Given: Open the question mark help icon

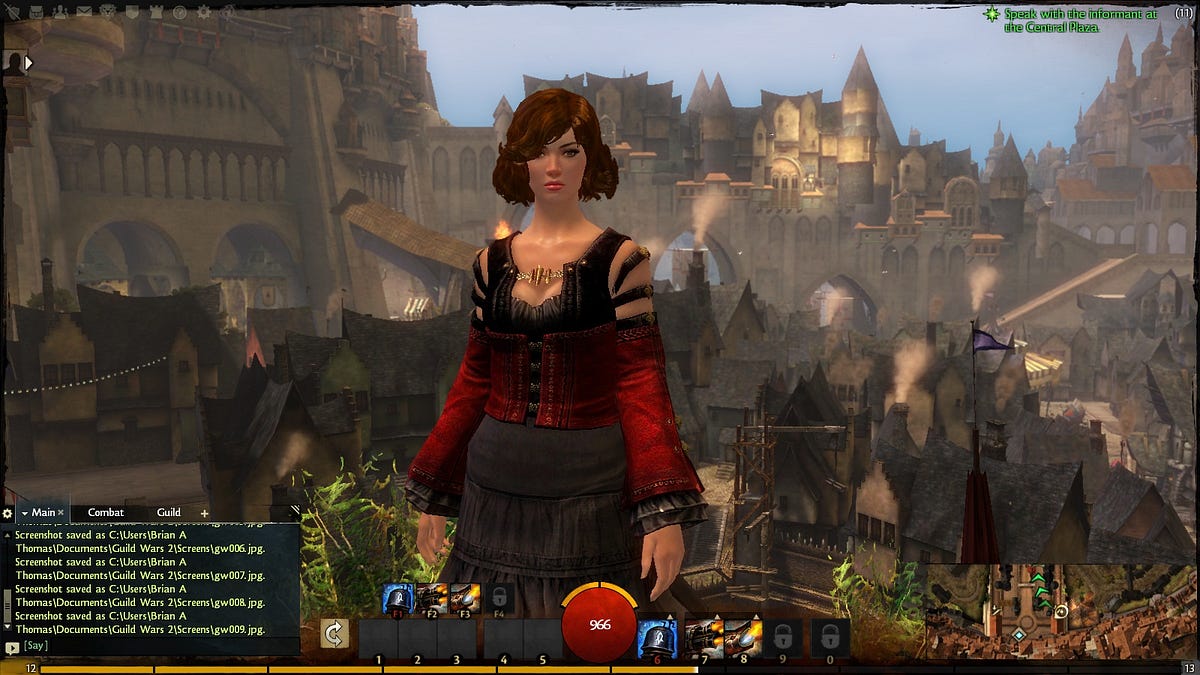Looking at the screenshot, I should click(x=180, y=12).
